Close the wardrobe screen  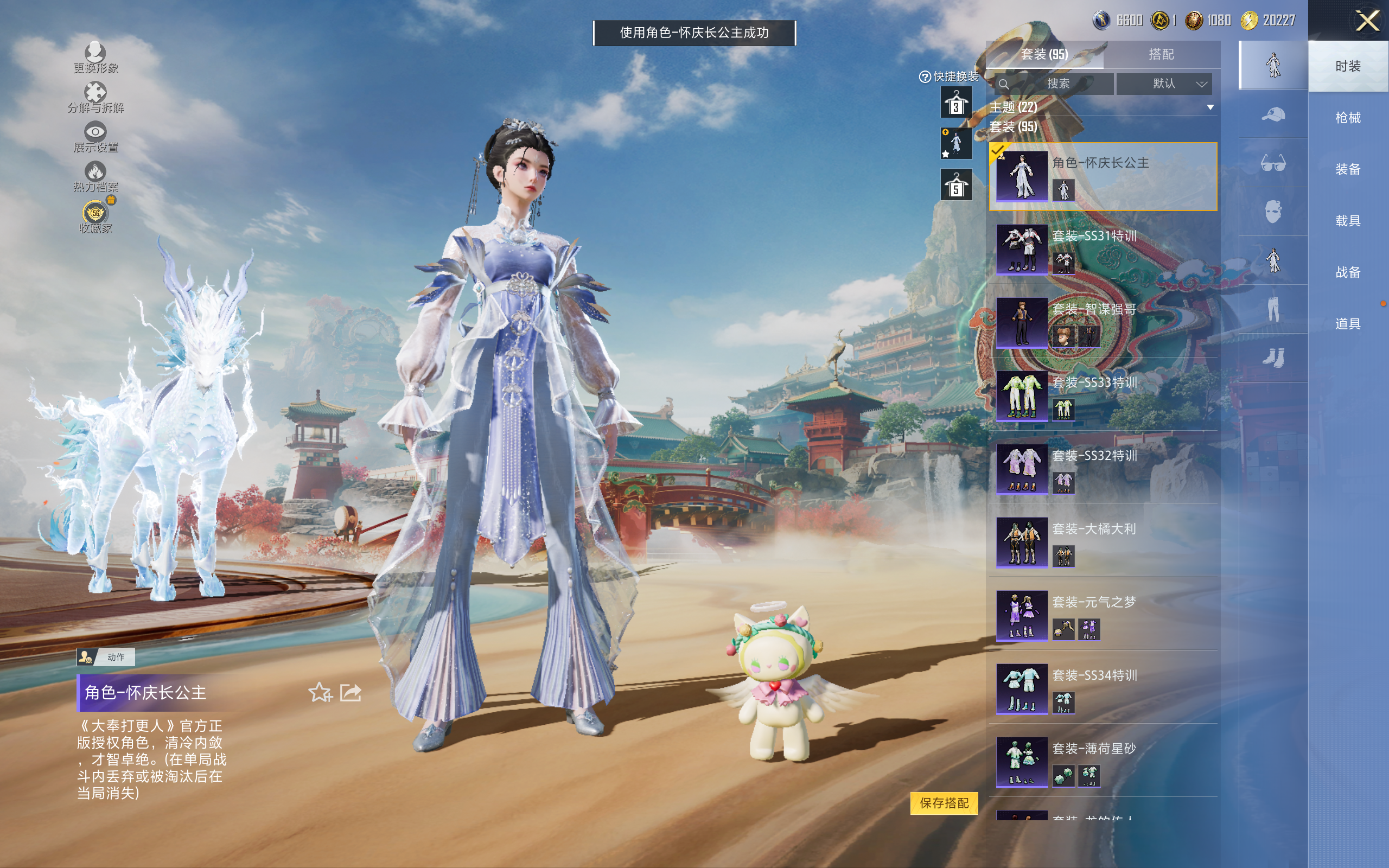coord(1367,21)
